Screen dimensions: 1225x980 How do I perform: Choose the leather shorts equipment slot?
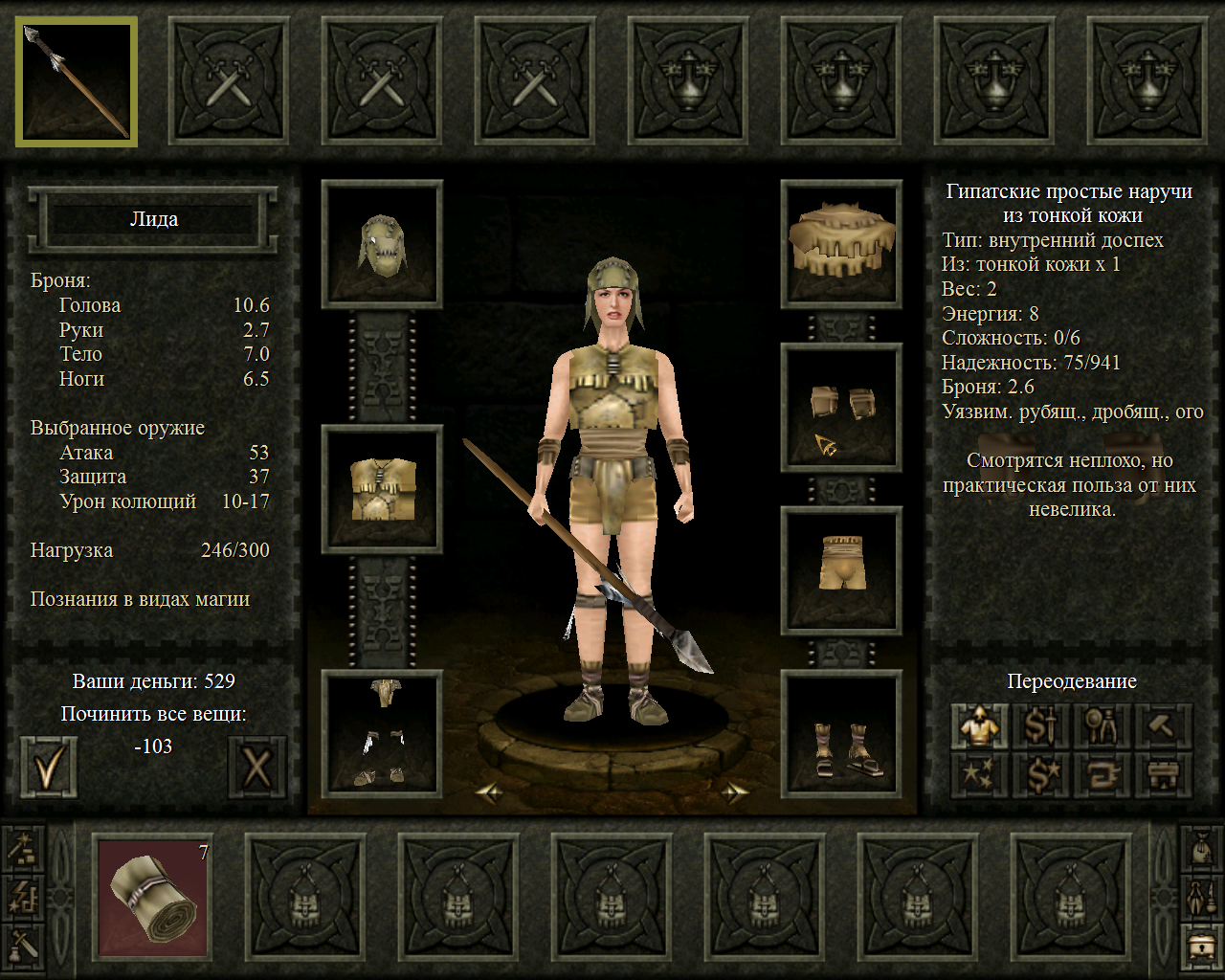[x=842, y=570]
